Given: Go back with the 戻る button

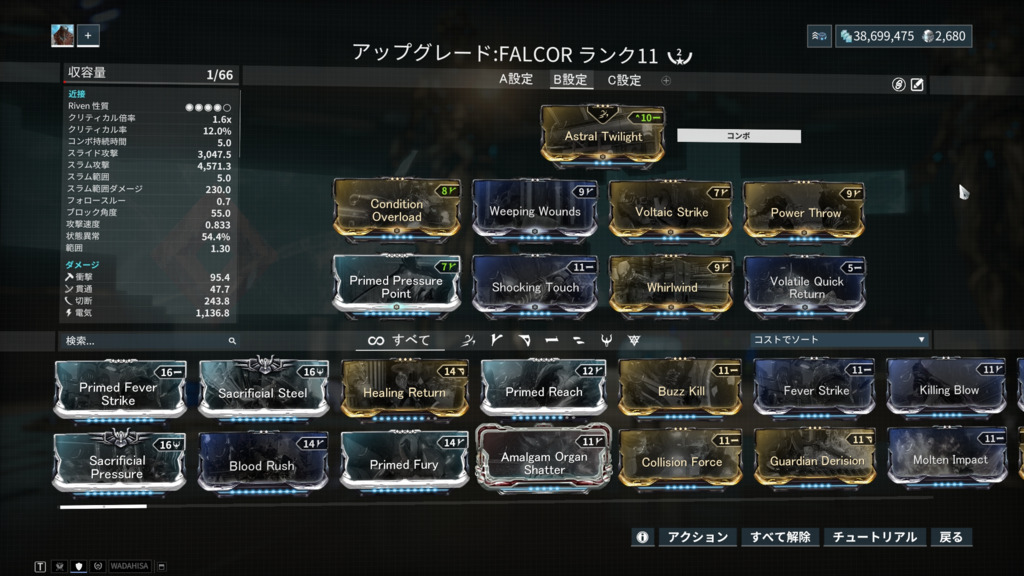Looking at the screenshot, I should click(951, 537).
